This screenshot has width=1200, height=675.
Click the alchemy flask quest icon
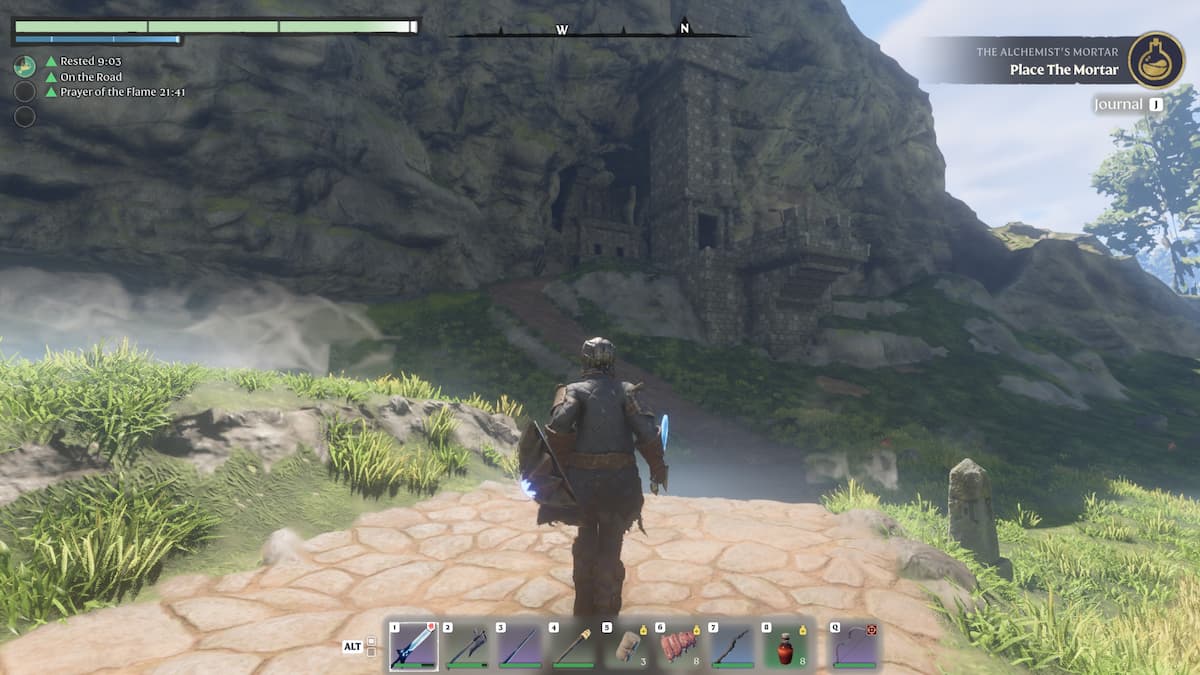1156,60
